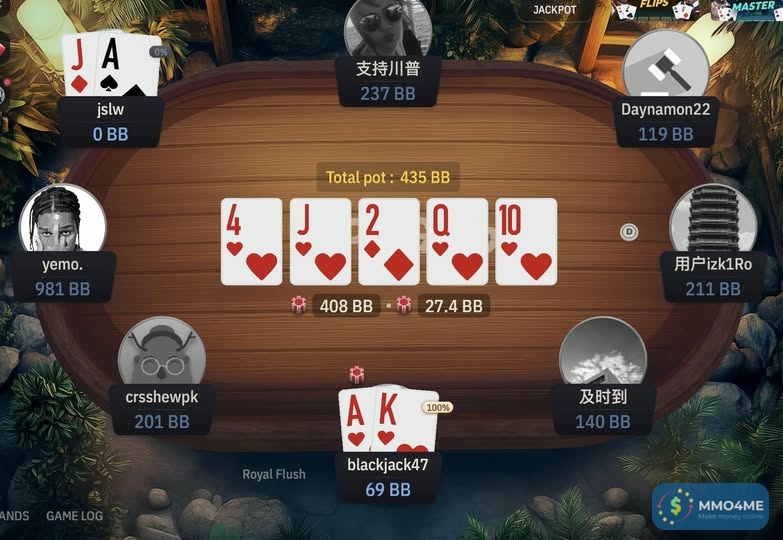783x540 pixels.
Task: Click the MMO4ME watermark logo
Action: [x=710, y=507]
